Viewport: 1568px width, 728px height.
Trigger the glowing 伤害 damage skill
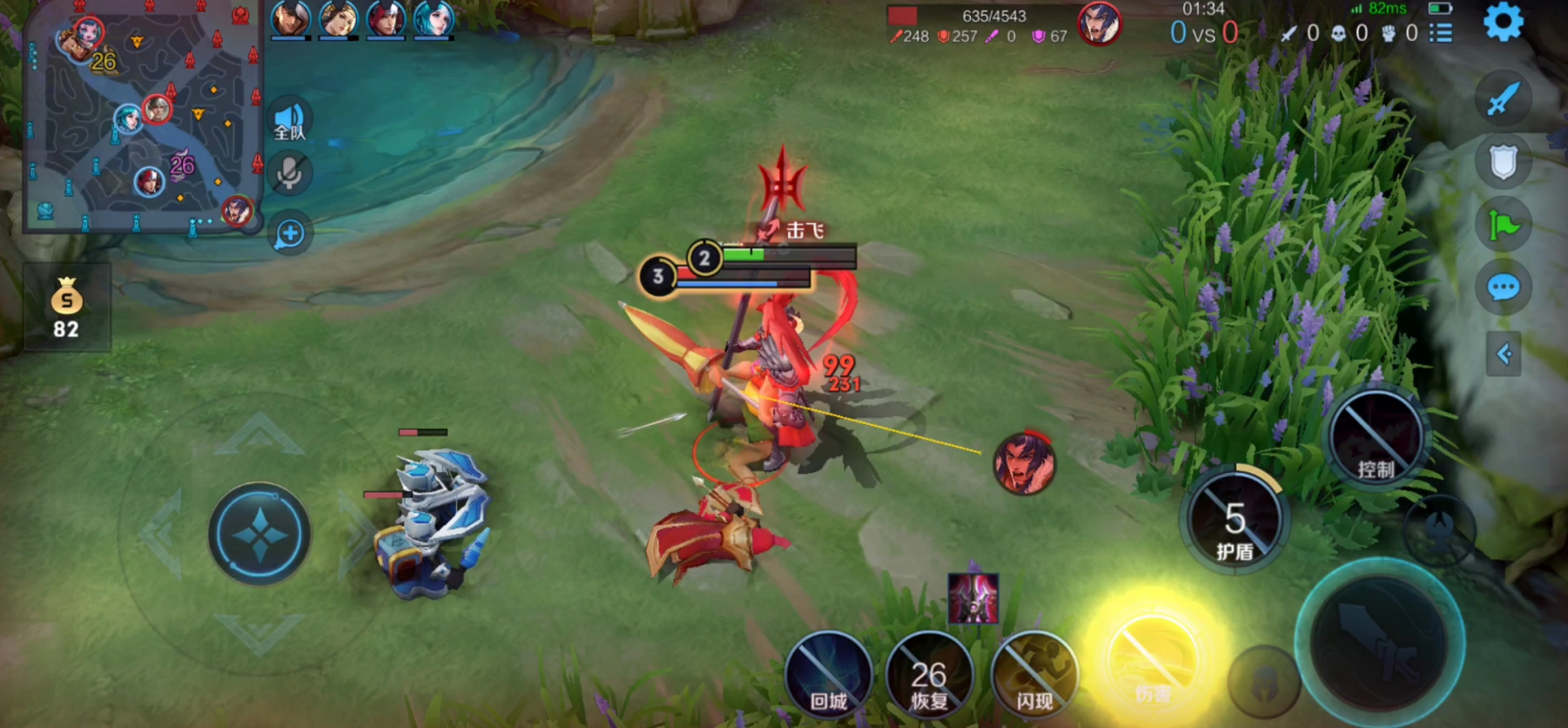[1153, 667]
